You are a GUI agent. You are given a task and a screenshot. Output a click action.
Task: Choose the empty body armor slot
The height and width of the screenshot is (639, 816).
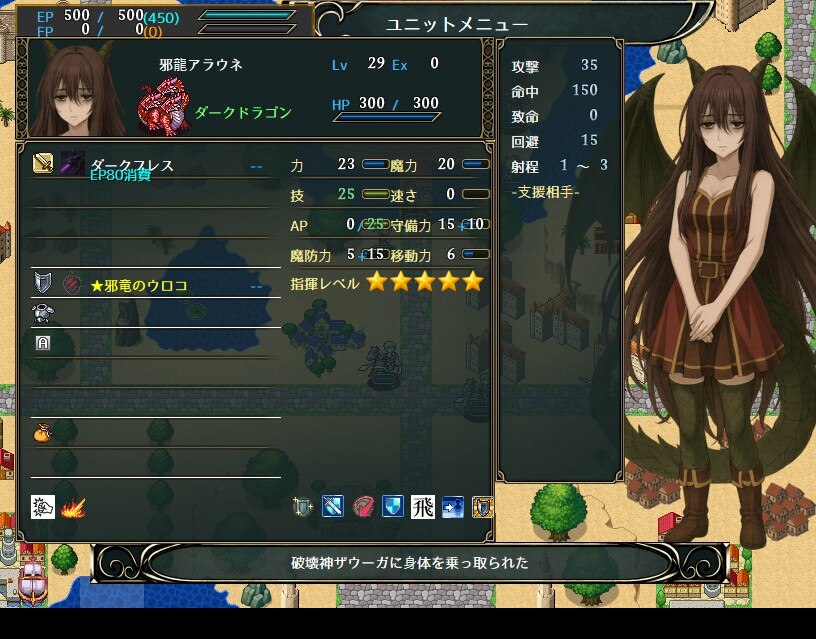coord(150,314)
